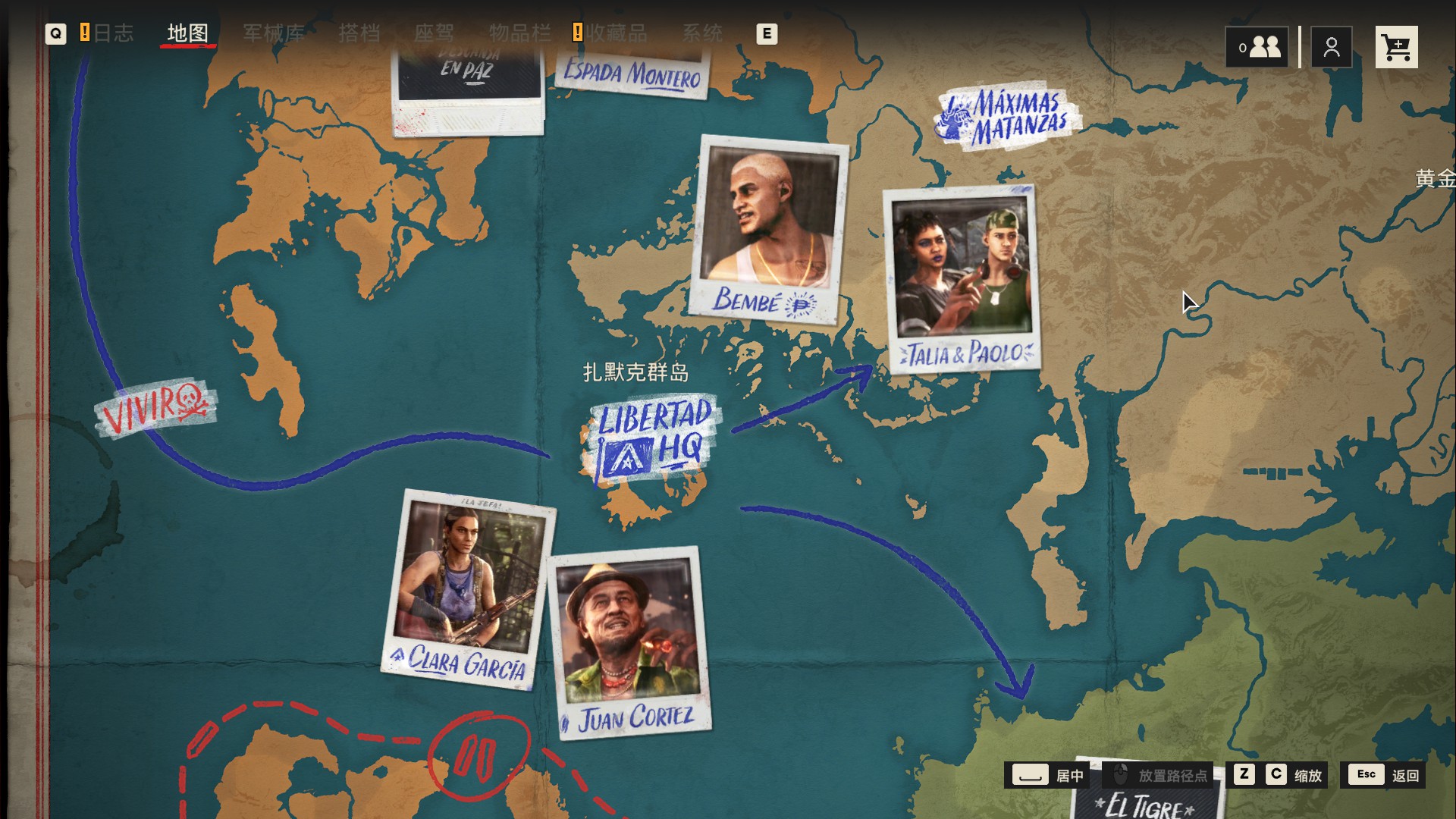Click the 居中 center map button

point(1047,775)
